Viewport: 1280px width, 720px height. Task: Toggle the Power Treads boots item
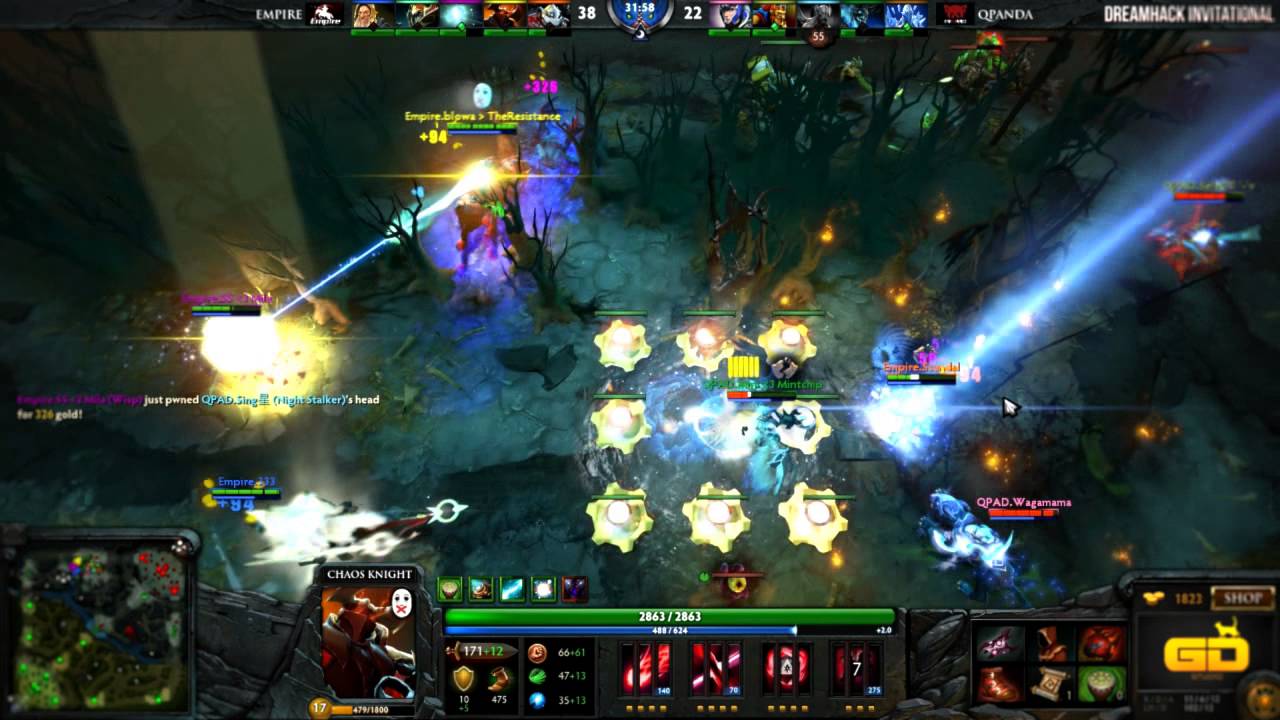tap(1000, 684)
